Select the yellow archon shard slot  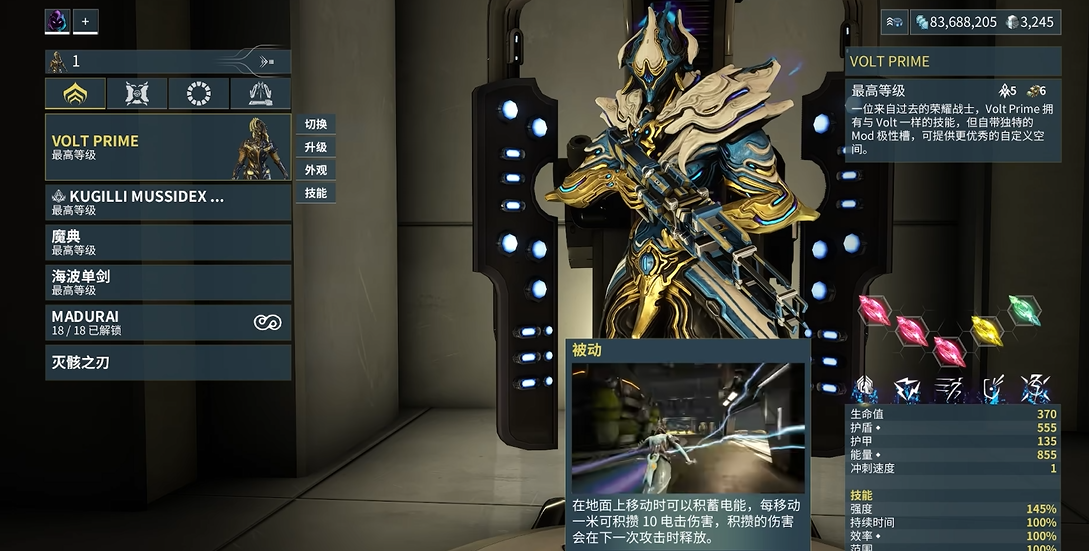pos(986,329)
